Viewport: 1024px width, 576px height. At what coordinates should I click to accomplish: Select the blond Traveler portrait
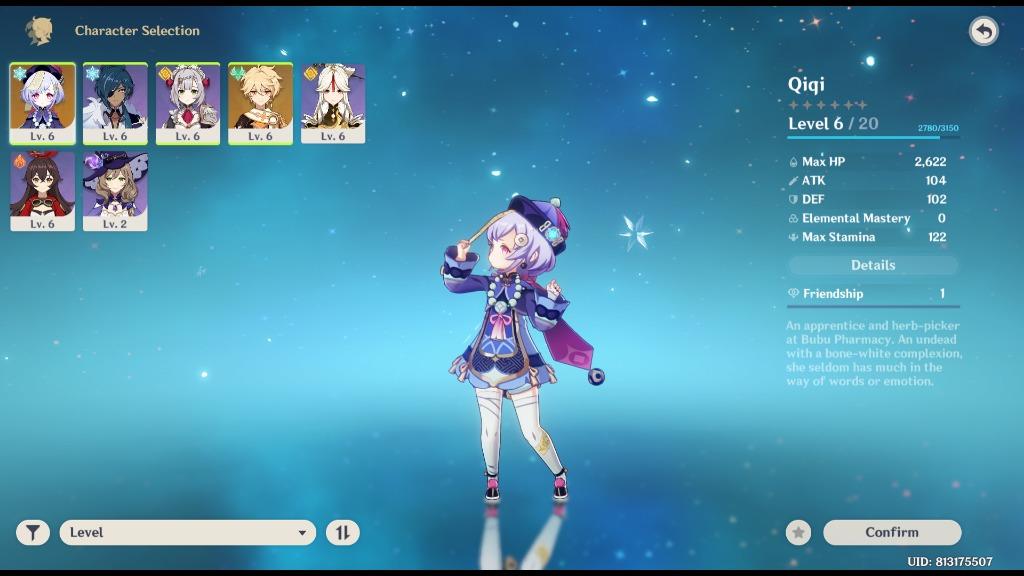[x=260, y=103]
